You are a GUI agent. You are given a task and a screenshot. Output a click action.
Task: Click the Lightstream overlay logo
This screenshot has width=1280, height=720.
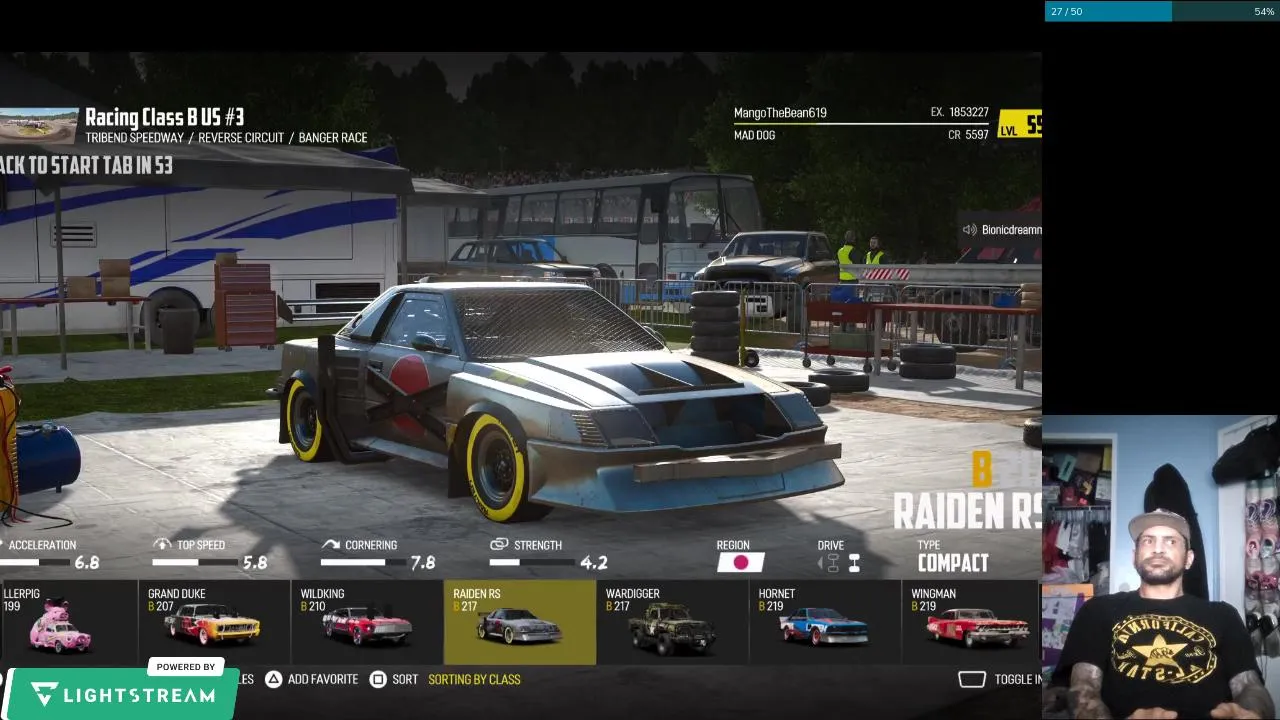pos(120,694)
